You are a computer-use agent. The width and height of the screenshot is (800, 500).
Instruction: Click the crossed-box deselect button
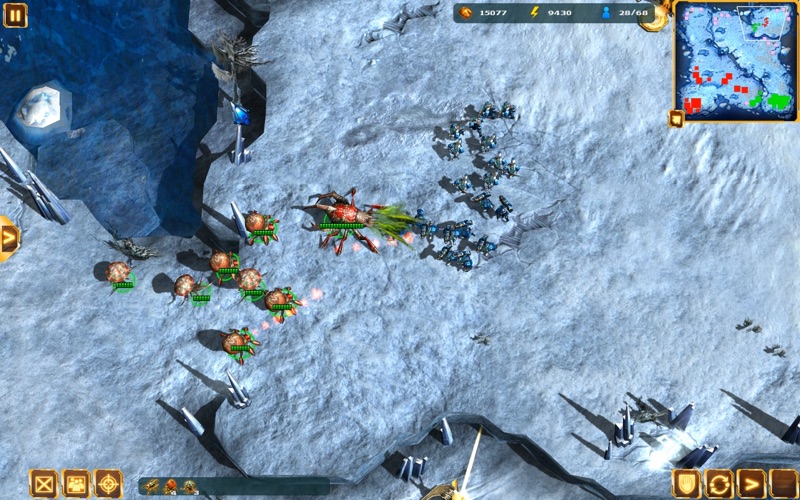[43, 484]
